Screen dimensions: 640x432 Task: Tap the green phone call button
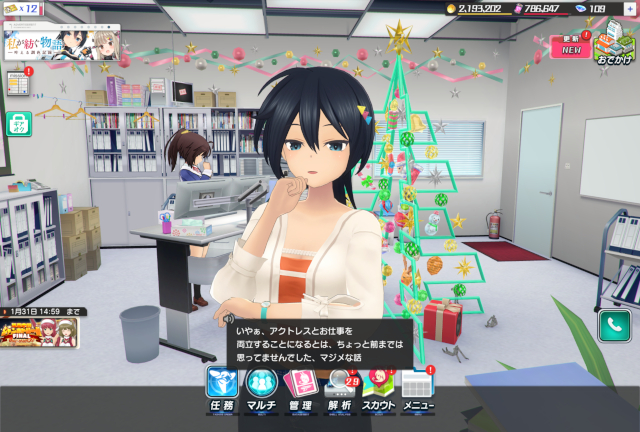point(612,325)
